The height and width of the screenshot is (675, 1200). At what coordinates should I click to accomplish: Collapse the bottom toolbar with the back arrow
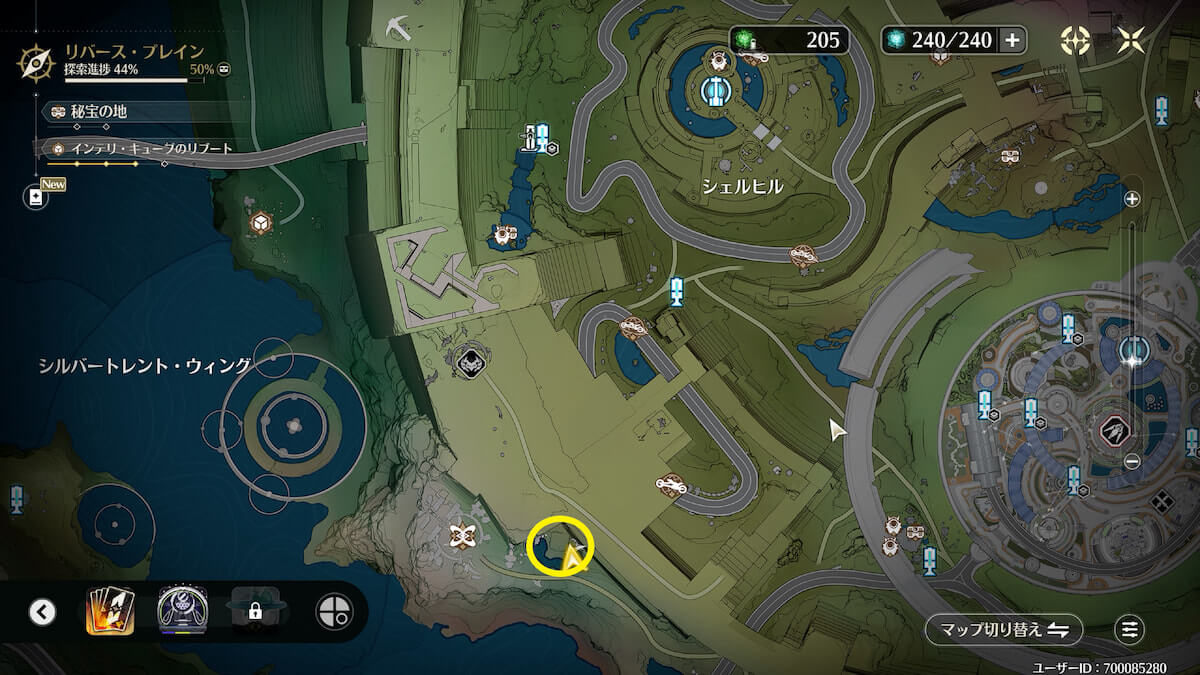42,611
